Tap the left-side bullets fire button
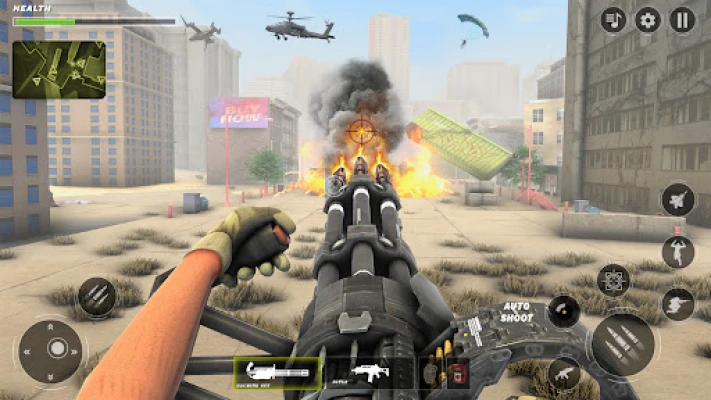This screenshot has width=711, height=400. [x=97, y=296]
